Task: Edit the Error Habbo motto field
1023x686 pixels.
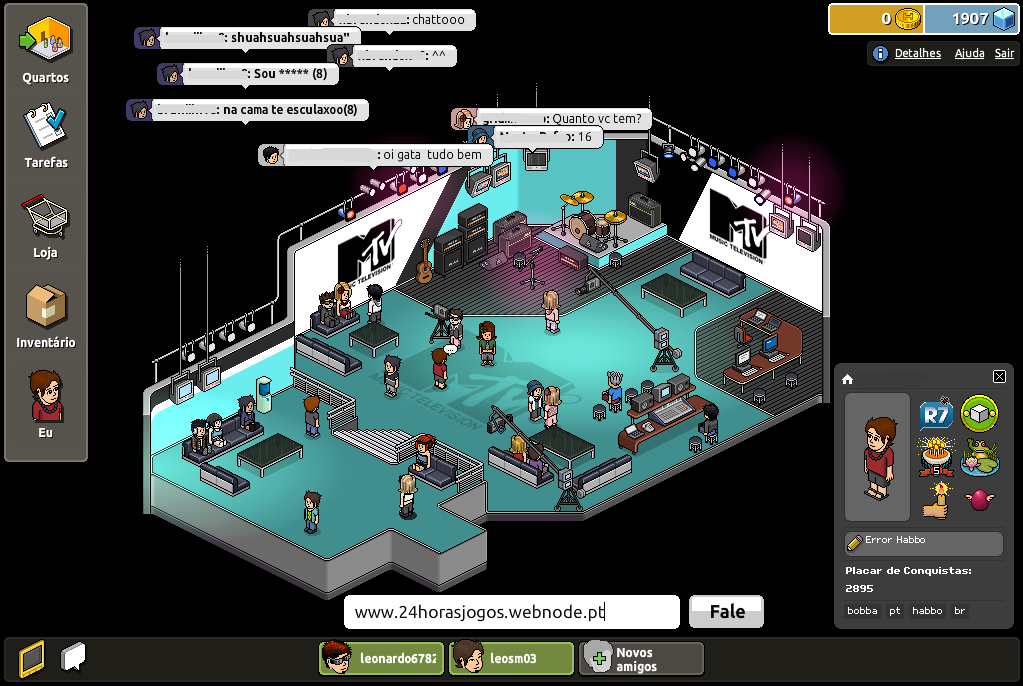Action: pyautogui.click(x=923, y=542)
